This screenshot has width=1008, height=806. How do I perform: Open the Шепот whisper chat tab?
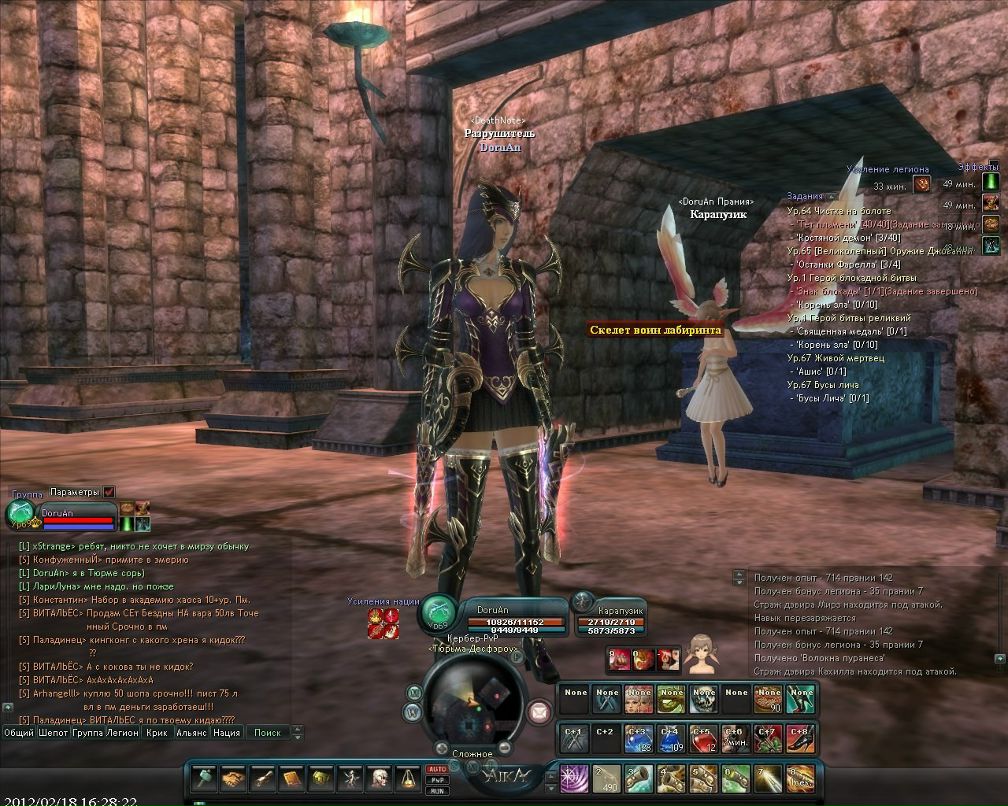pos(54,732)
